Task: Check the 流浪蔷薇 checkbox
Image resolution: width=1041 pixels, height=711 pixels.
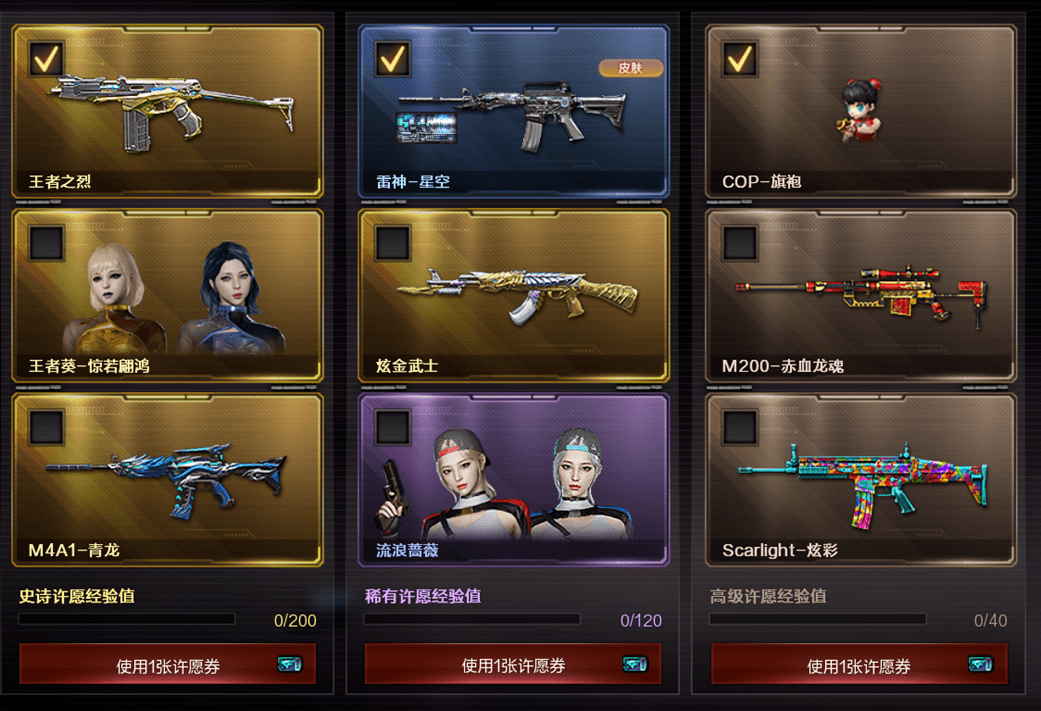Action: [392, 427]
